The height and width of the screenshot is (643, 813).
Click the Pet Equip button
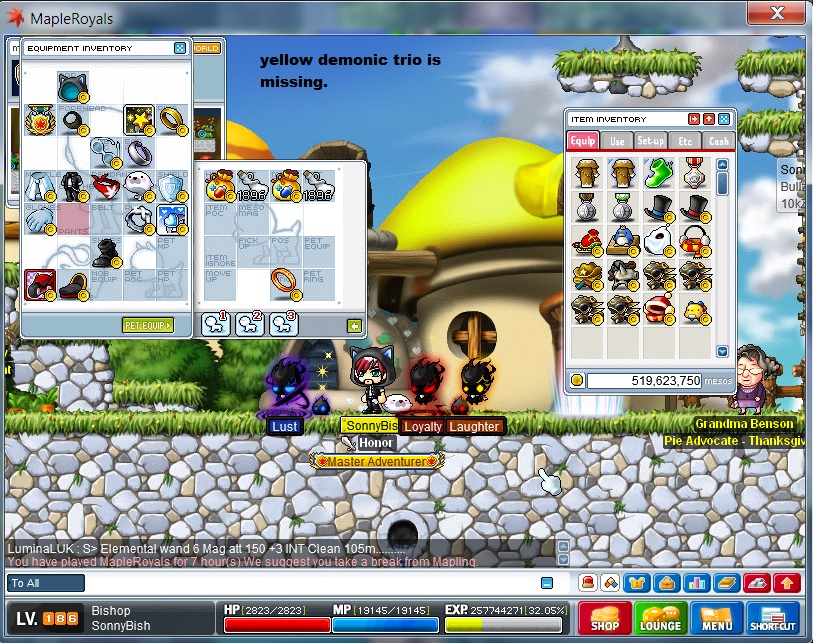(x=147, y=325)
